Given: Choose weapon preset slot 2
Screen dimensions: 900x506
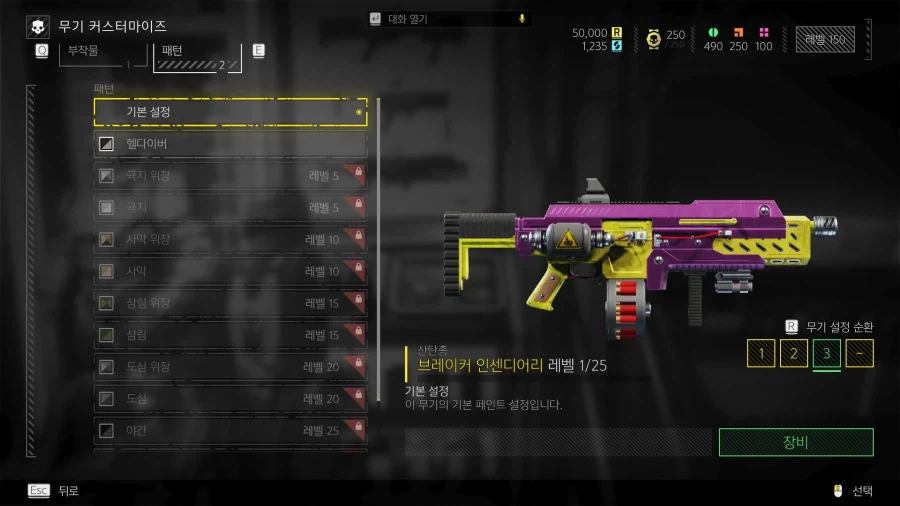Looking at the screenshot, I should point(793,353).
